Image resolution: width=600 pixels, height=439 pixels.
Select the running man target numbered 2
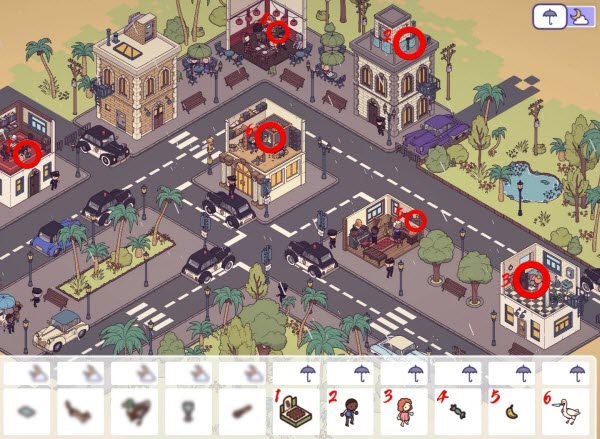tap(352, 410)
